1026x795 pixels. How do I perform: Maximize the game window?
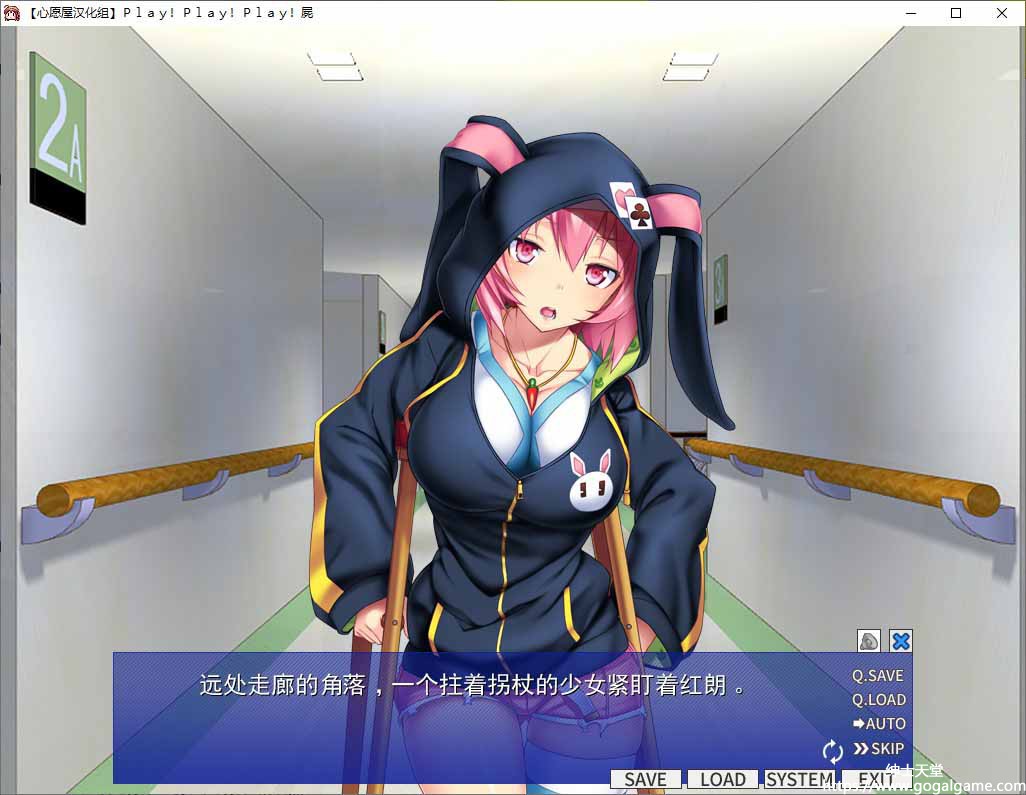click(956, 13)
